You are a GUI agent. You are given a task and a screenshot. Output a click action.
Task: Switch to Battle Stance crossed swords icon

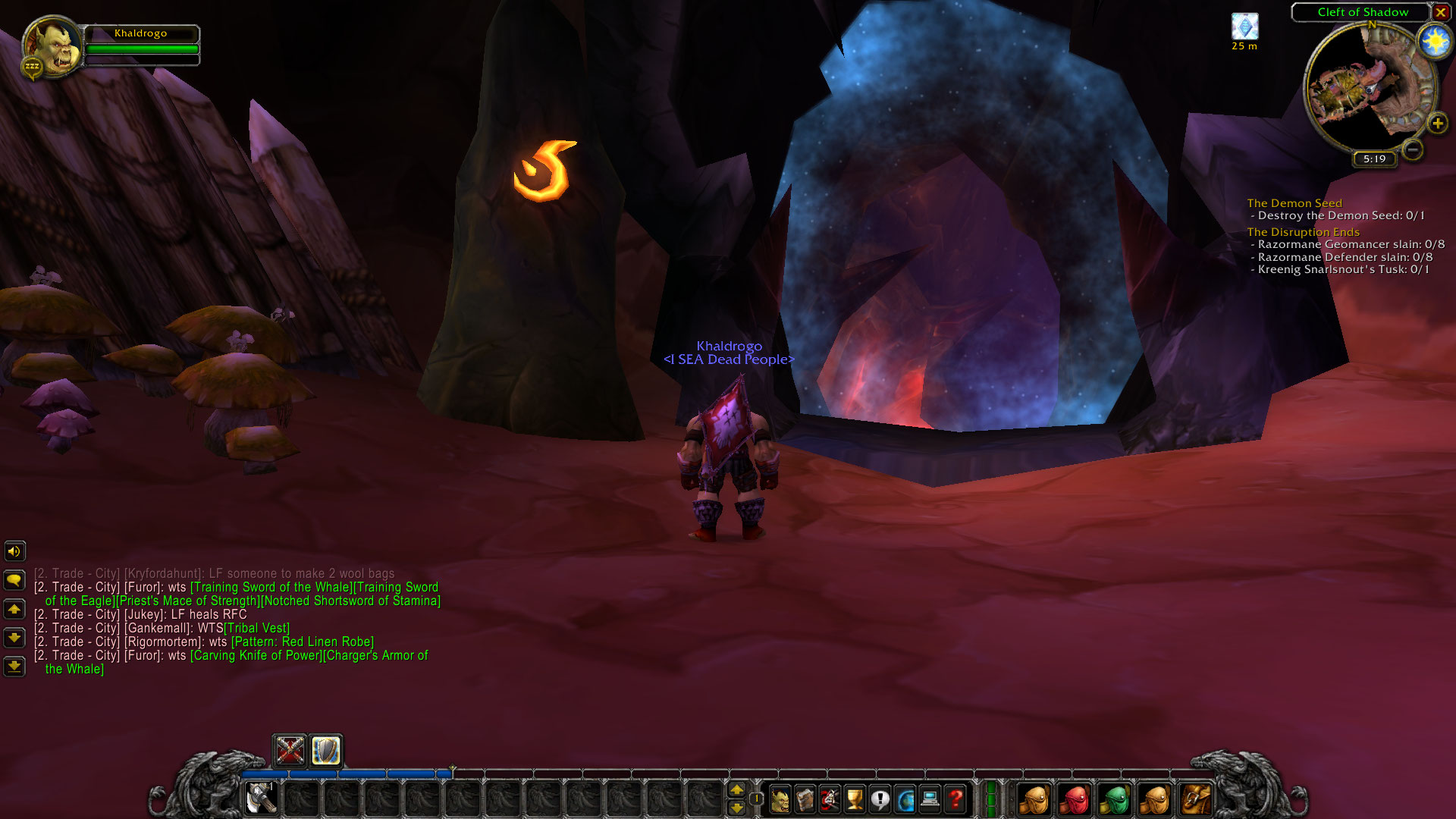(x=290, y=751)
